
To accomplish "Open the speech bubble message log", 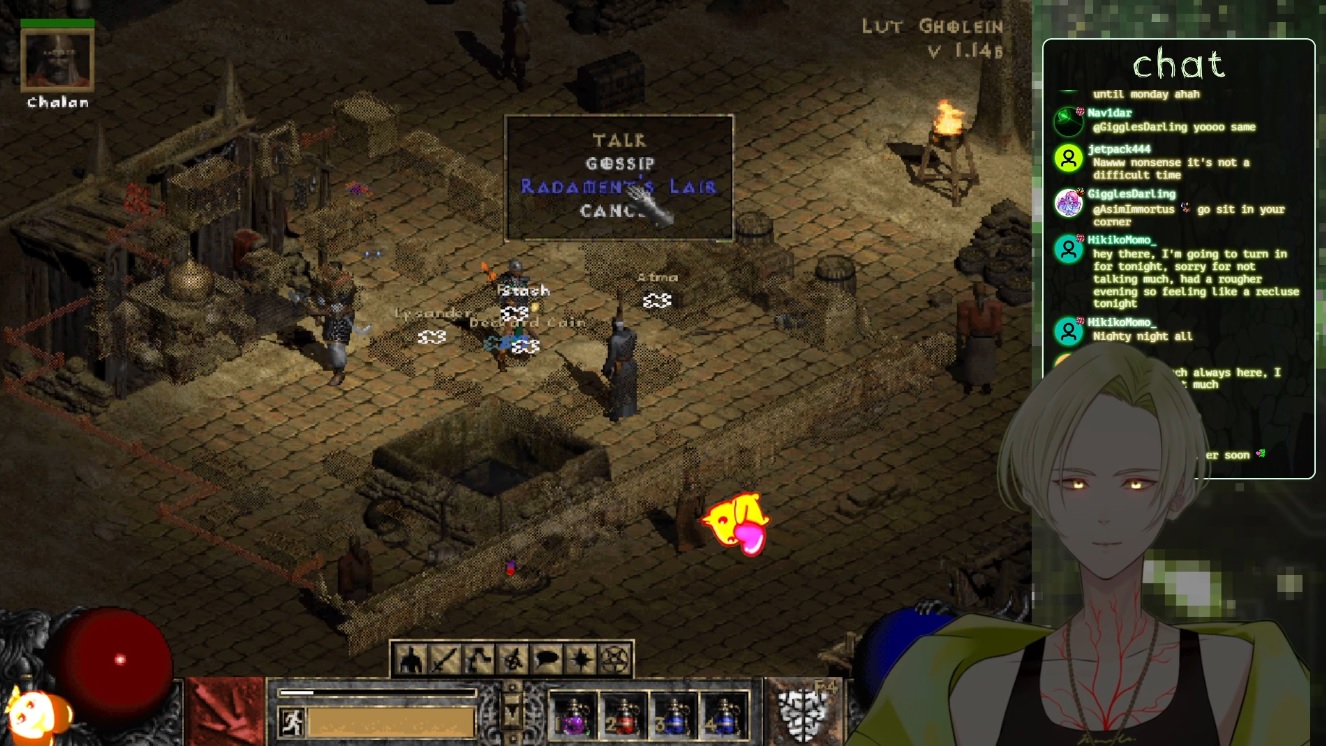I will click(x=547, y=660).
